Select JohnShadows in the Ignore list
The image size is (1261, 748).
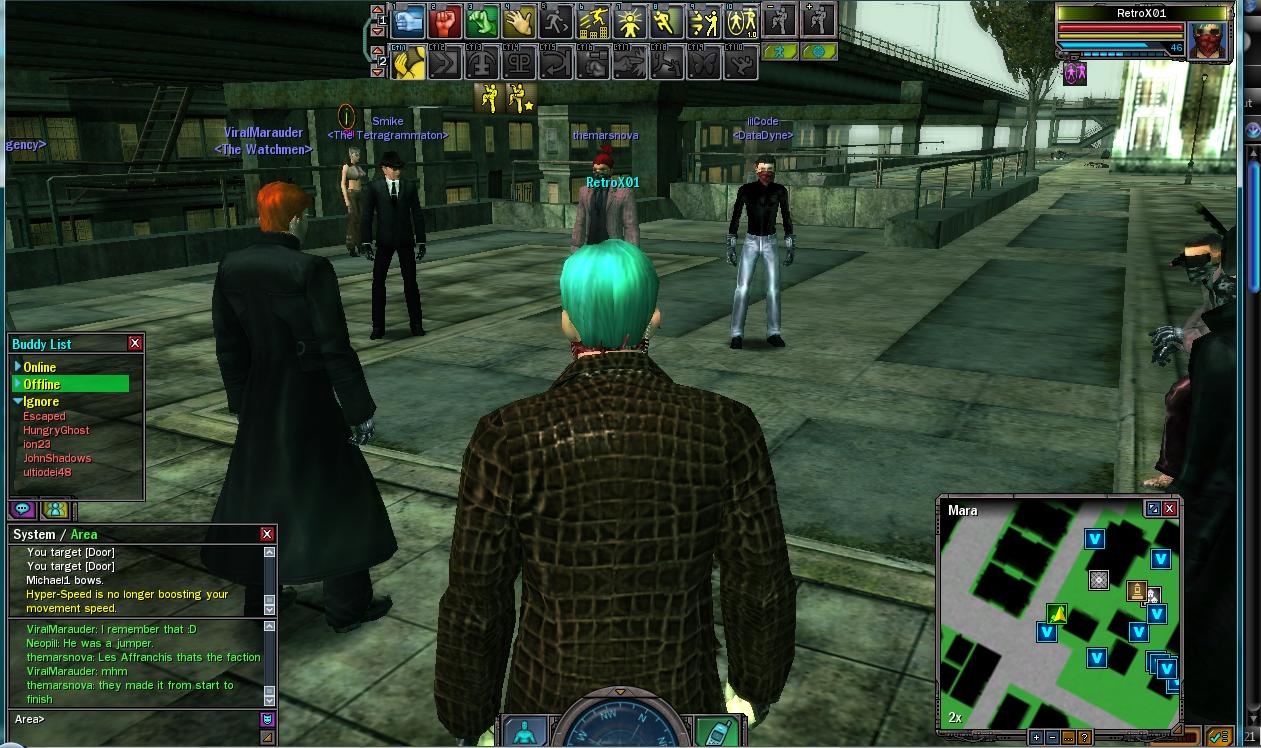(57, 458)
